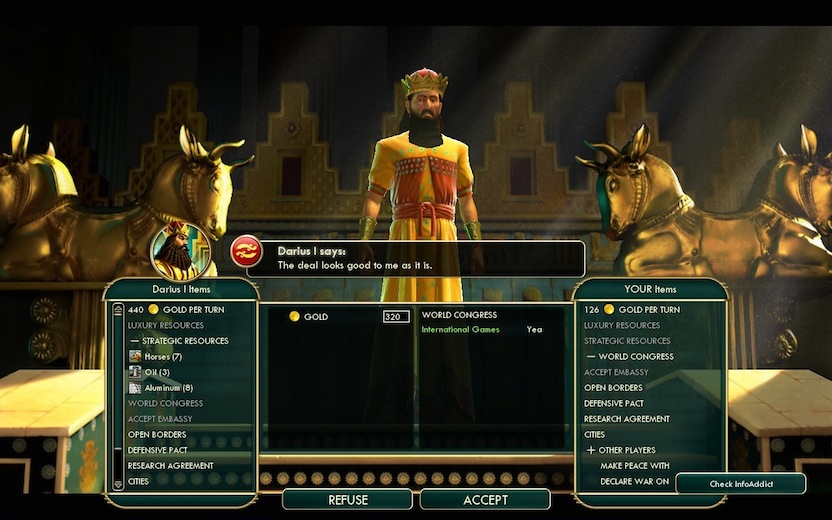This screenshot has width=832, height=520.
Task: Remove International Games vote from deal
Action: (460, 330)
